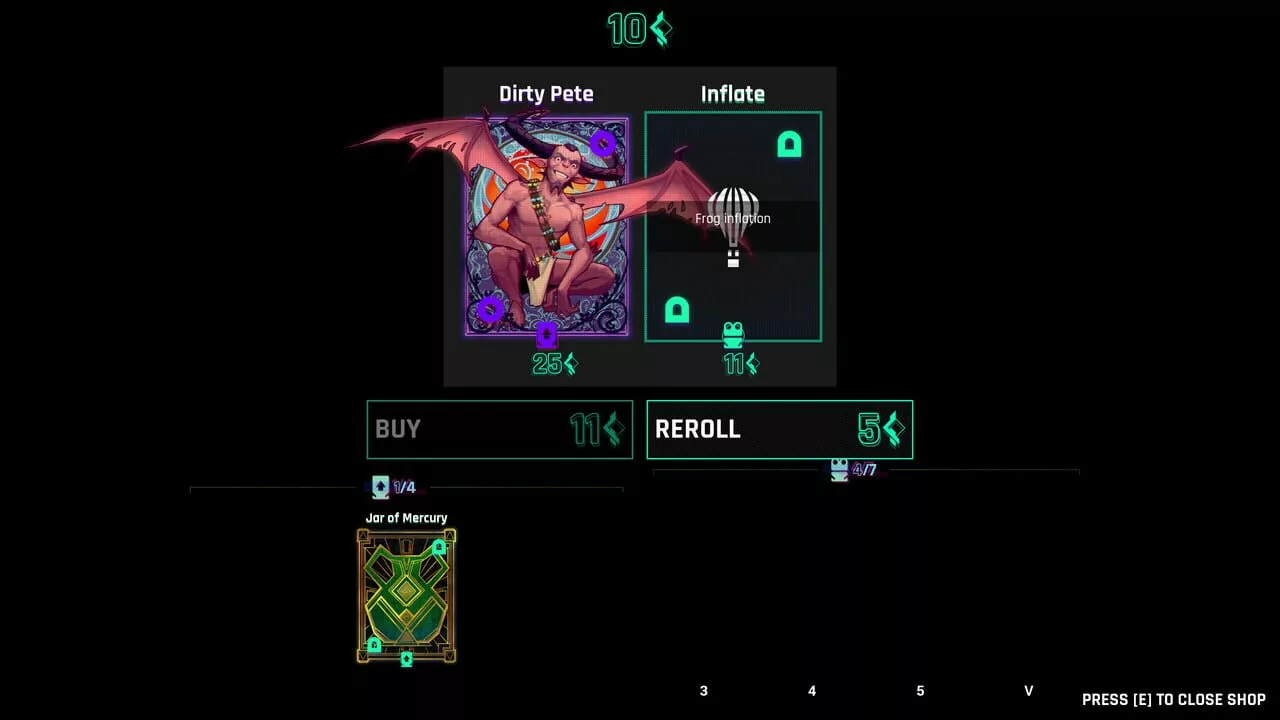
Task: Reroll the shop for 5
Action: point(779,430)
